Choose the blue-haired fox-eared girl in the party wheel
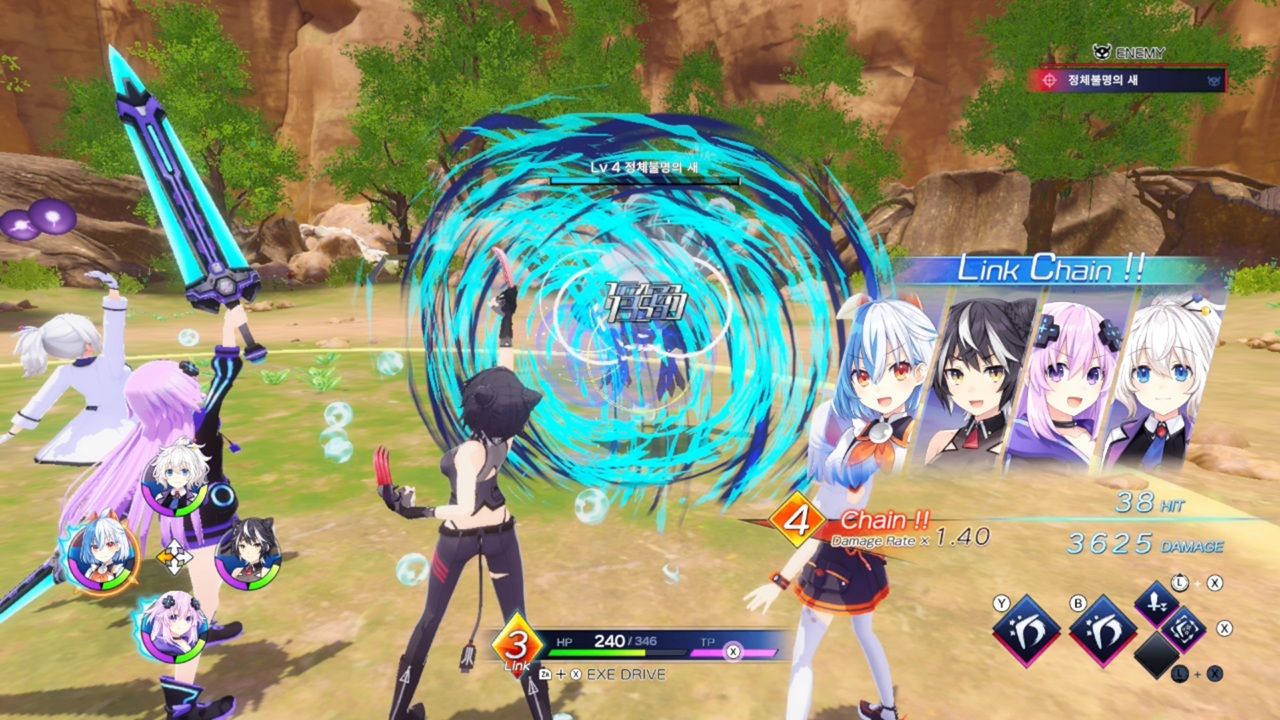Image resolution: width=1280 pixels, height=720 pixels. coord(100,553)
